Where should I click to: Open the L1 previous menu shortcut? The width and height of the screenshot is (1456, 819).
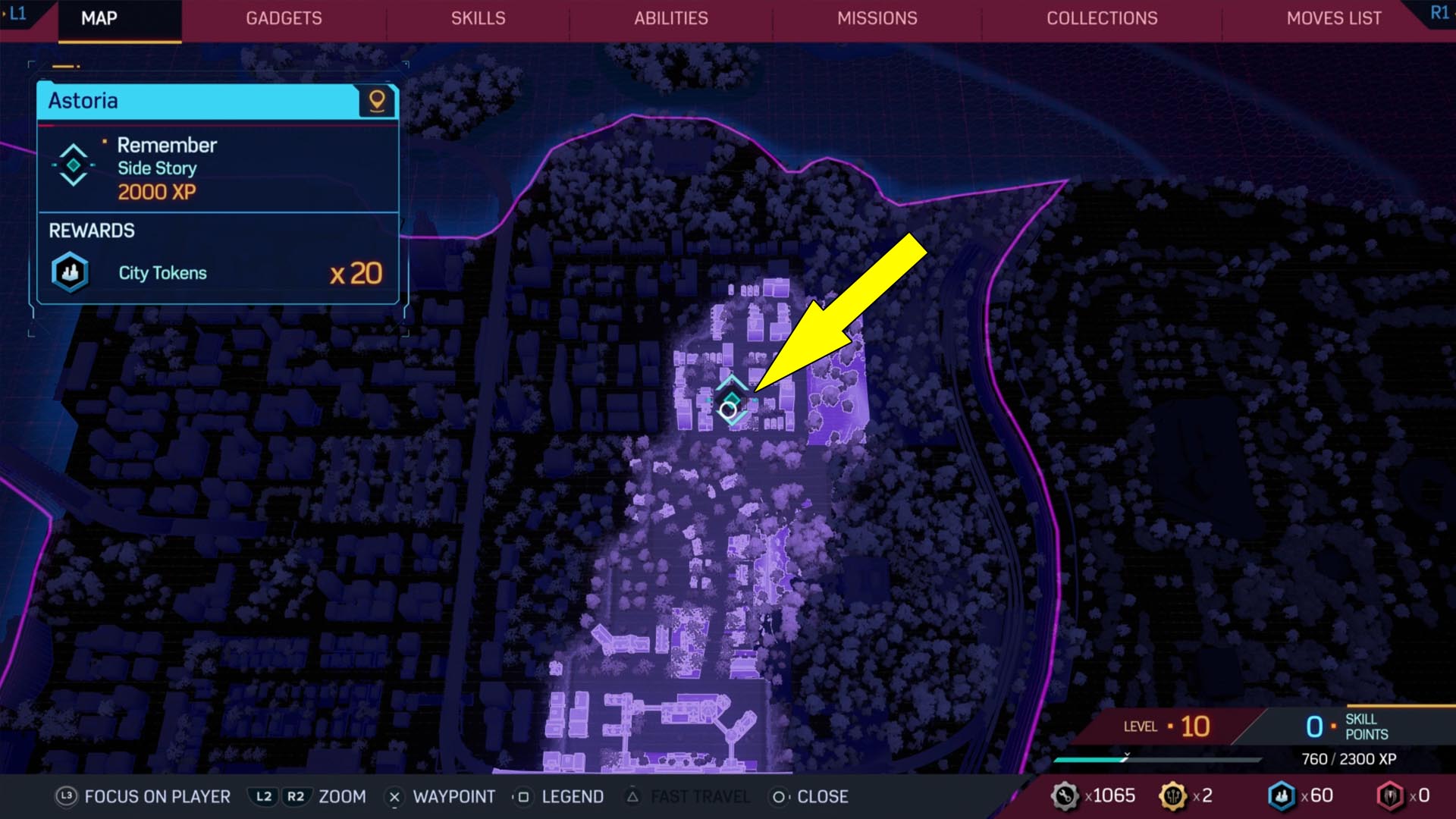(x=15, y=13)
